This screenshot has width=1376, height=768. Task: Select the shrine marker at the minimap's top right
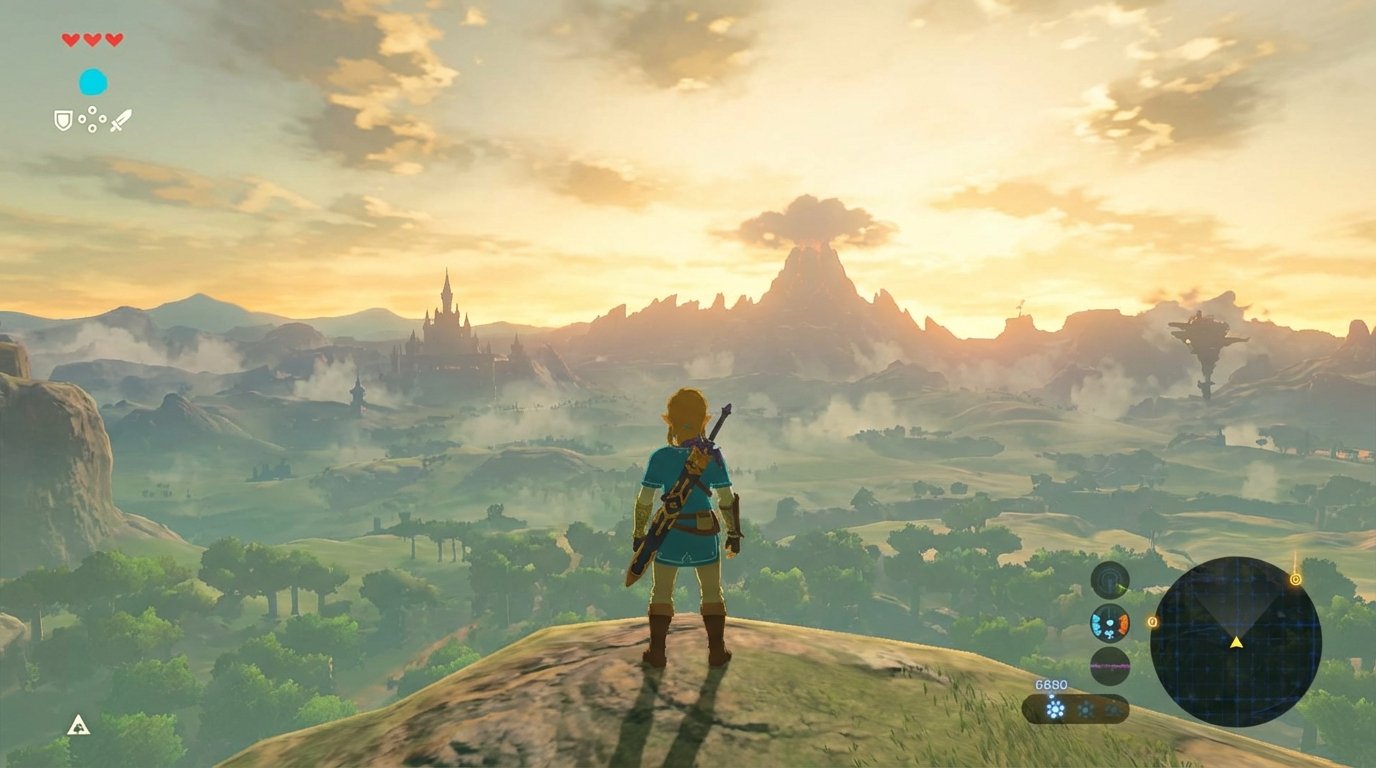tap(1296, 579)
